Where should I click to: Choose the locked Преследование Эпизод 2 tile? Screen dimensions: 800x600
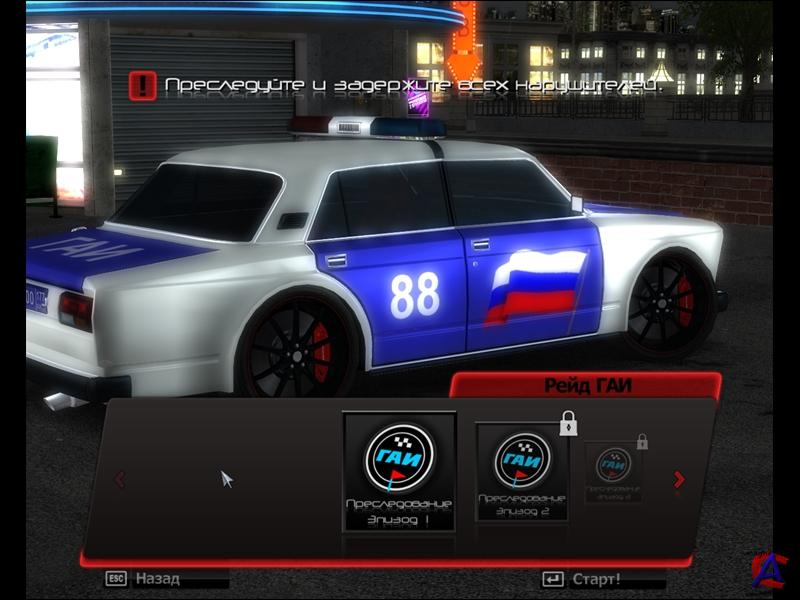pos(521,471)
